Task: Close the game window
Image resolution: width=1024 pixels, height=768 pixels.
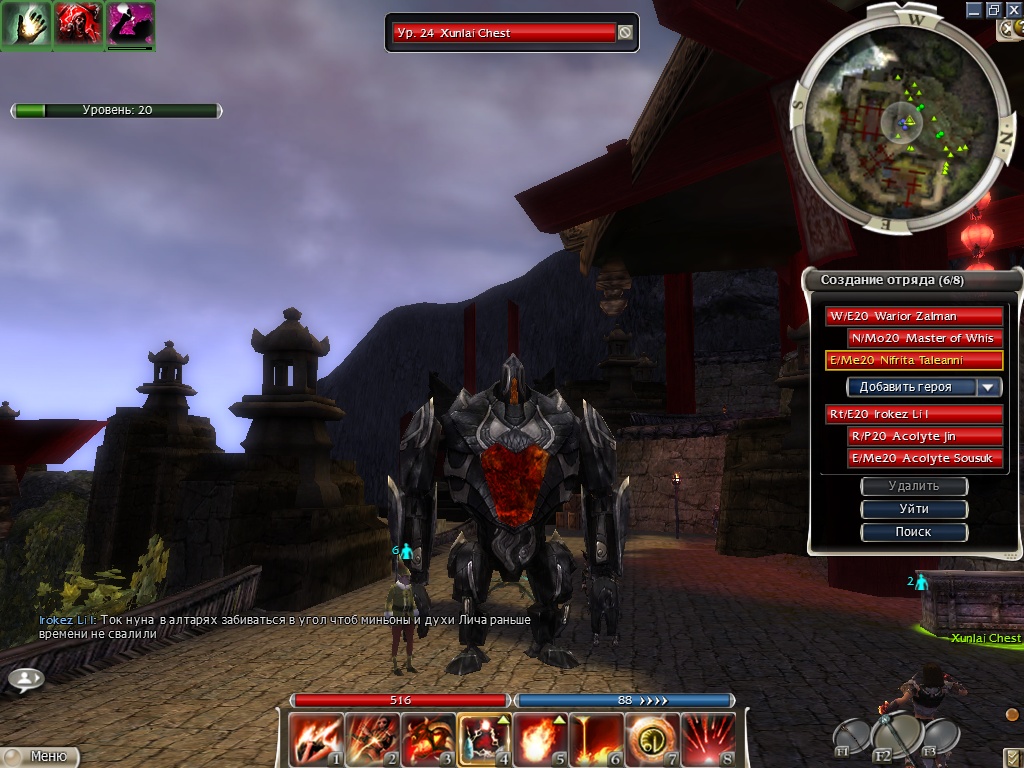Action: (x=1013, y=9)
